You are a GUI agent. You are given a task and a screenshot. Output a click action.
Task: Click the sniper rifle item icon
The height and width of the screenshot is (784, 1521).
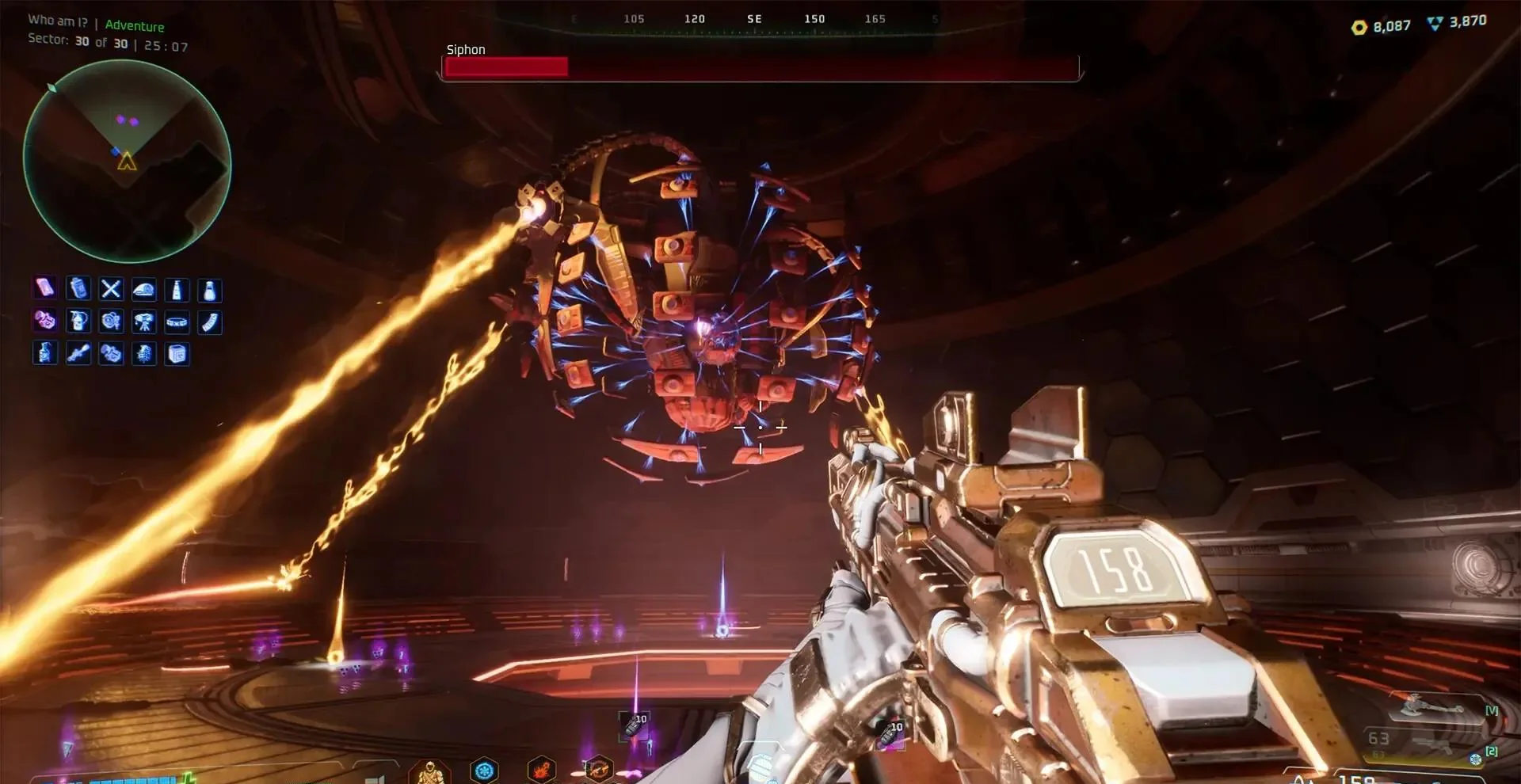(78, 353)
